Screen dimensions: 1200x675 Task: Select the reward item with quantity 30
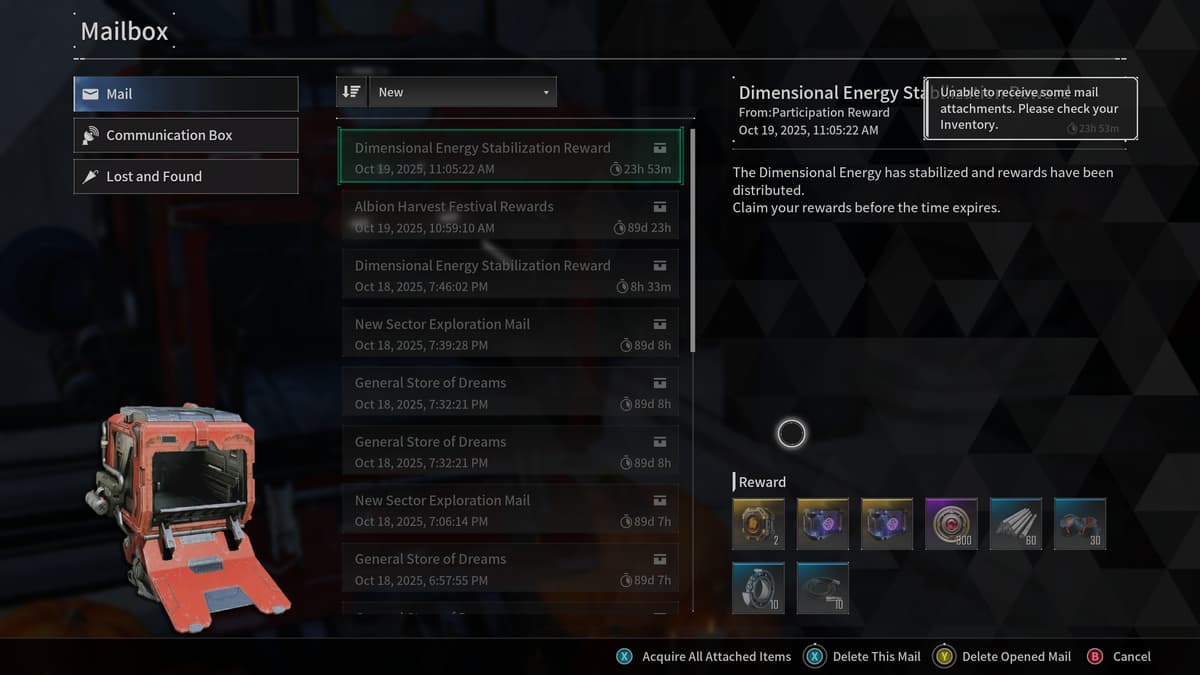click(x=1080, y=524)
